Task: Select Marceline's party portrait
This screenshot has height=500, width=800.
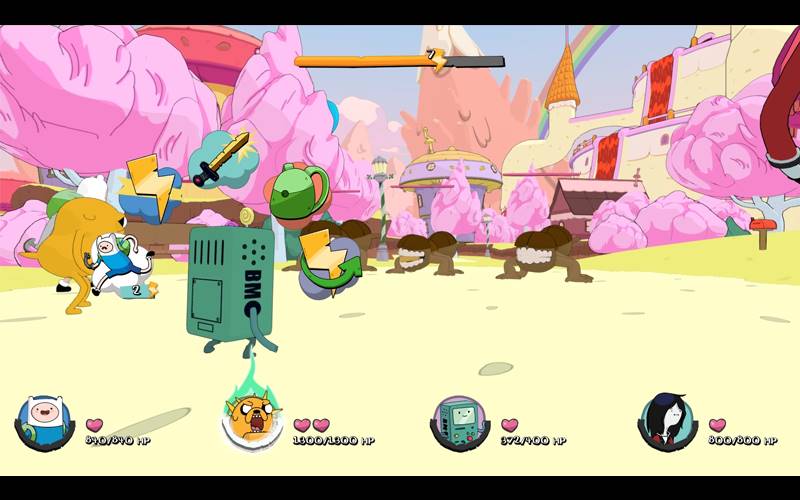Action: (x=667, y=421)
